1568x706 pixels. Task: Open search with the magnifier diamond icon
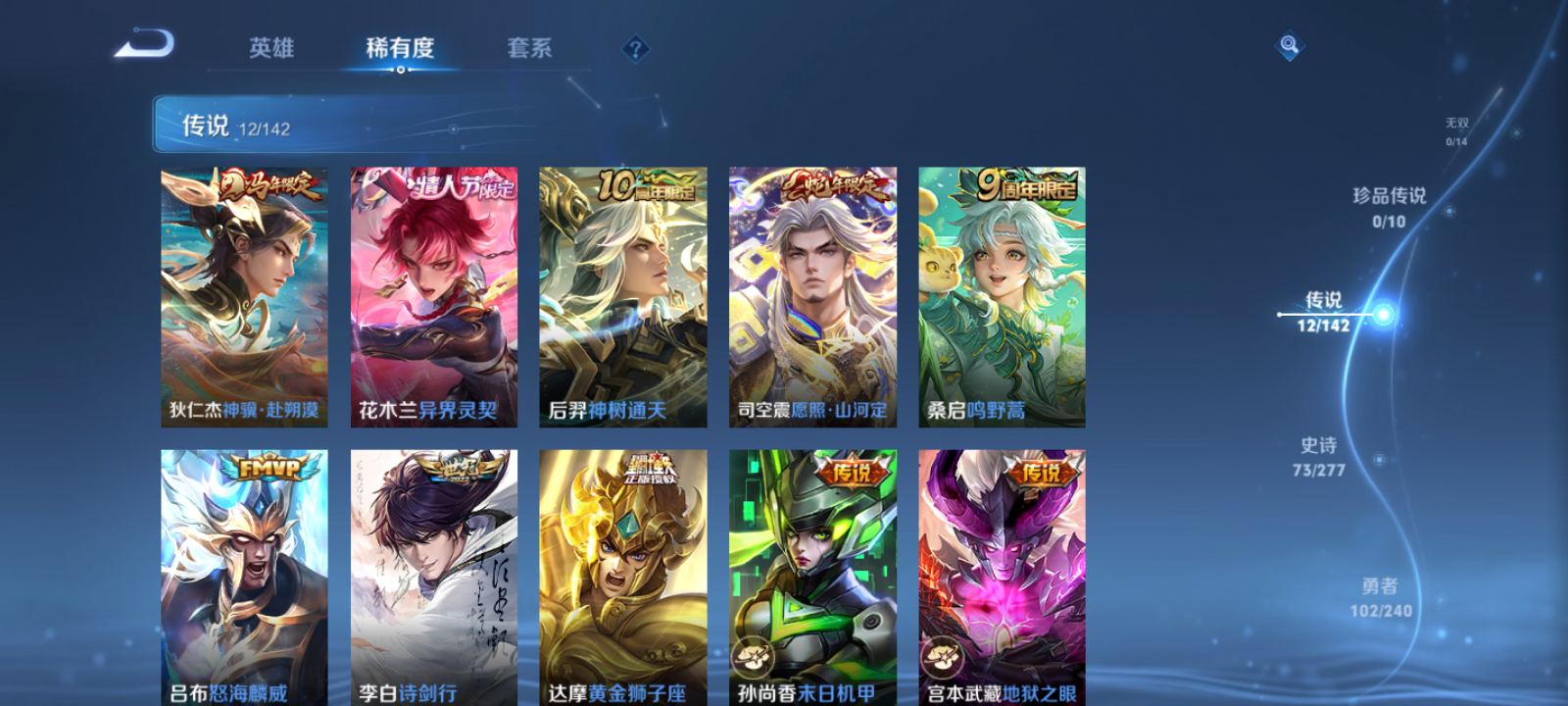point(1287,44)
